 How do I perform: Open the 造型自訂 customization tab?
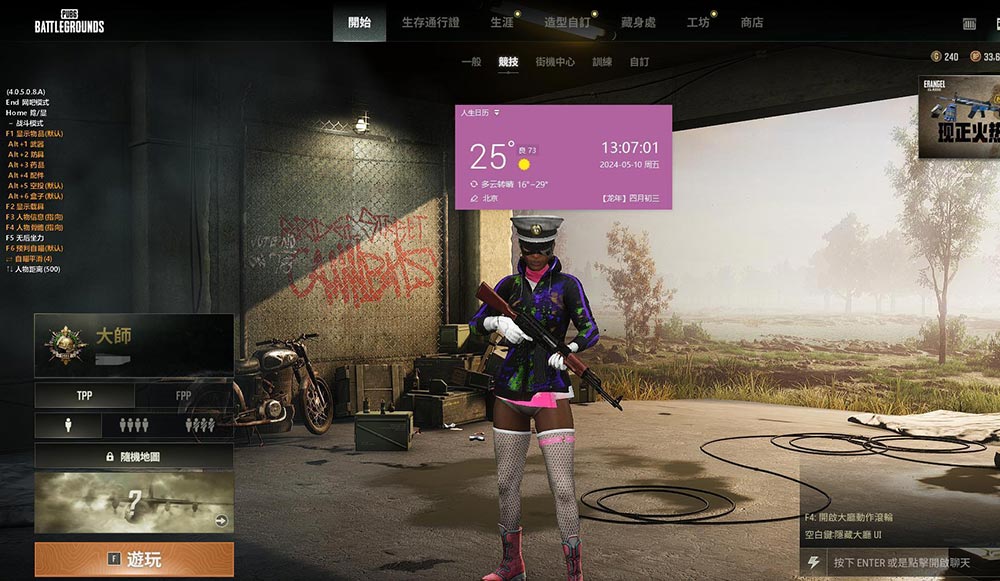[567, 22]
